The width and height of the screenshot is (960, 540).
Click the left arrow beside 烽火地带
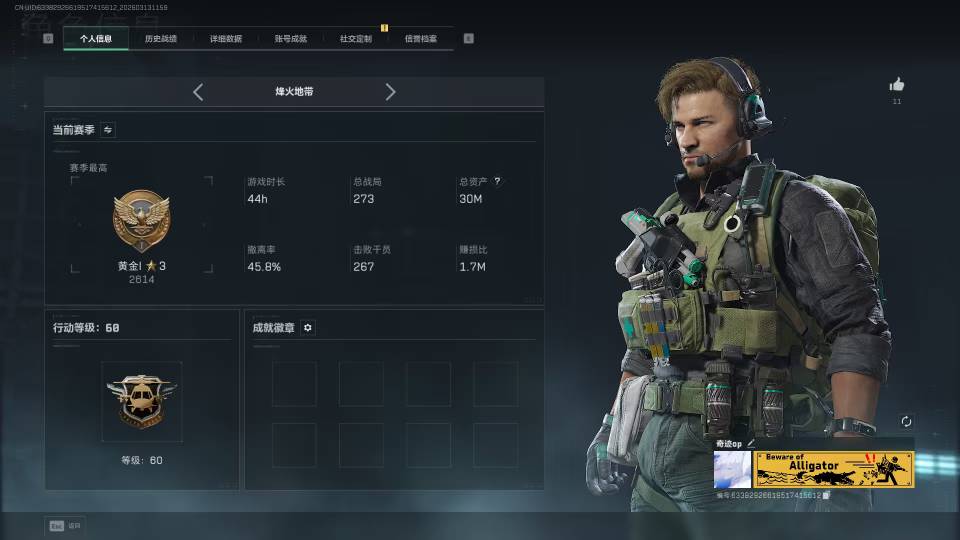(x=198, y=92)
